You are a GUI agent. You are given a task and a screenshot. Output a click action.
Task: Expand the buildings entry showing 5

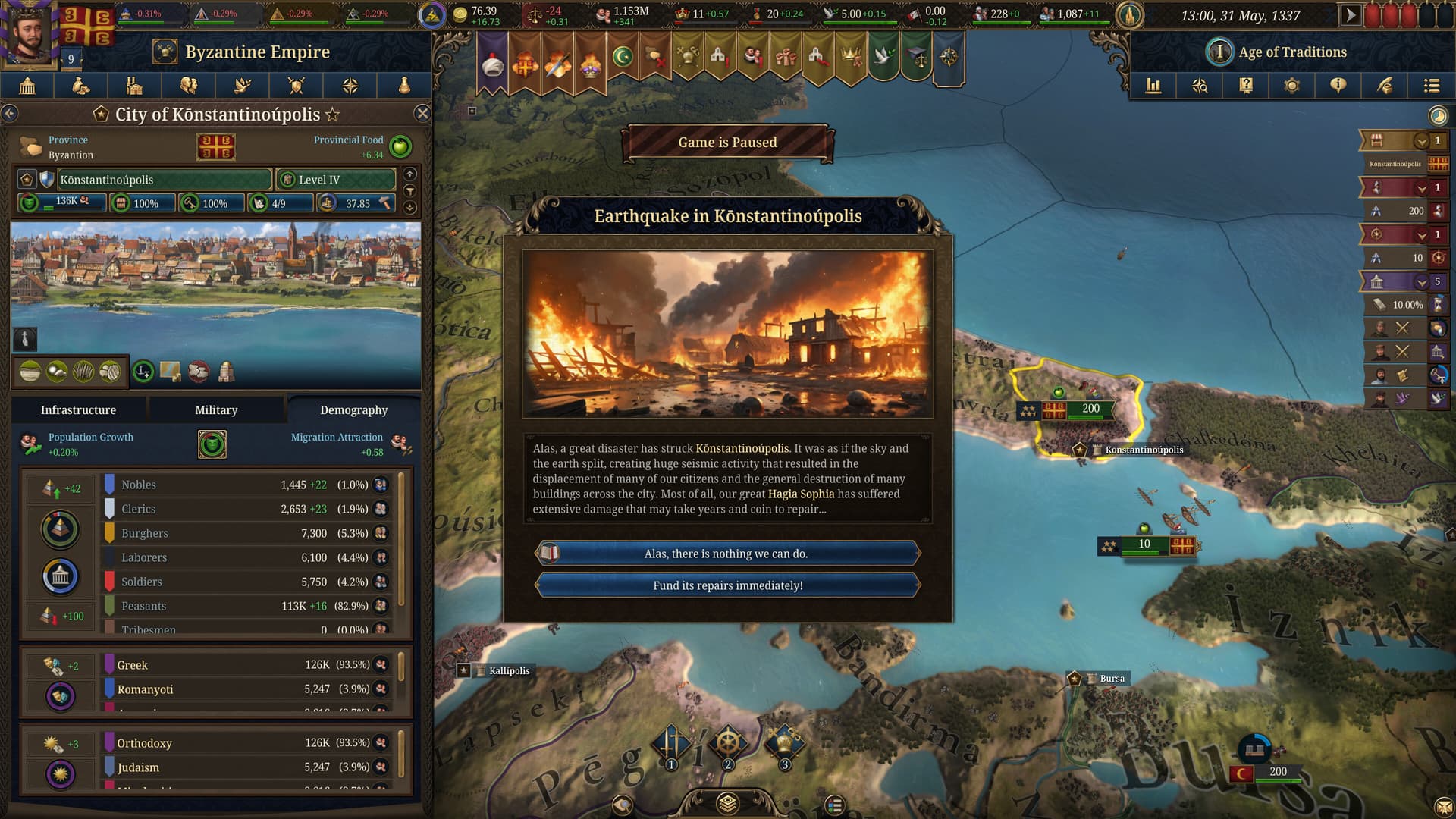point(1422,282)
